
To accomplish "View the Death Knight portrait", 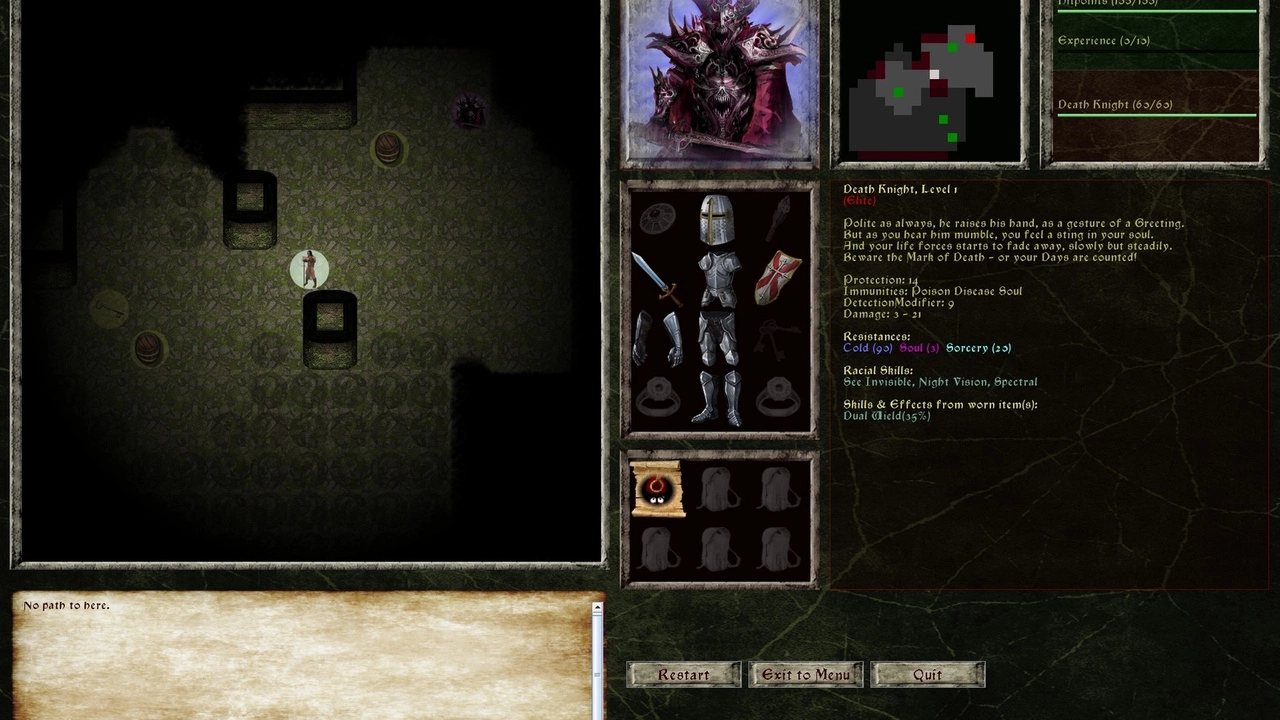I will (720, 82).
